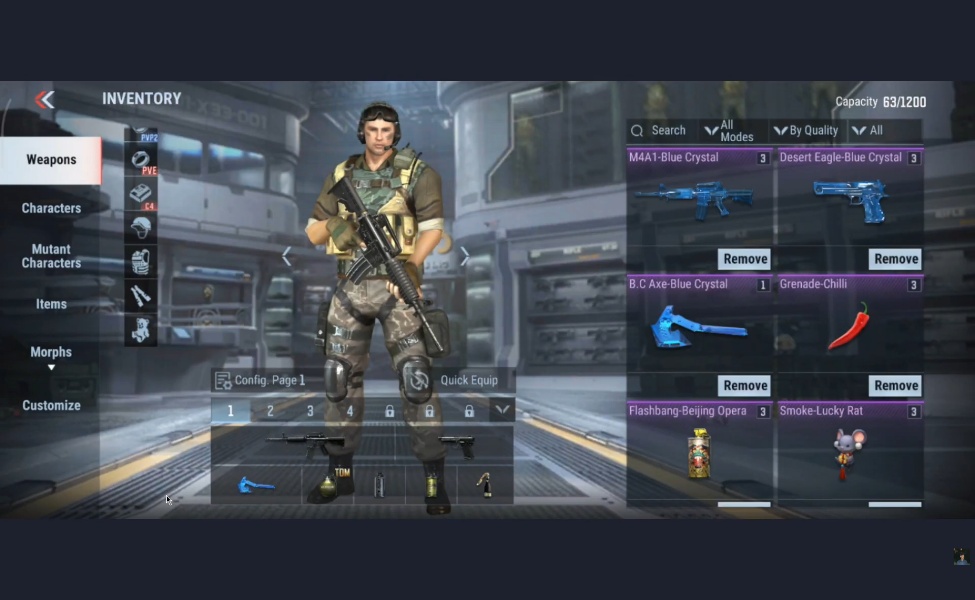975x600 pixels.
Task: Remove the Desert Eagle-Blue Crystal pistol
Action: point(895,259)
